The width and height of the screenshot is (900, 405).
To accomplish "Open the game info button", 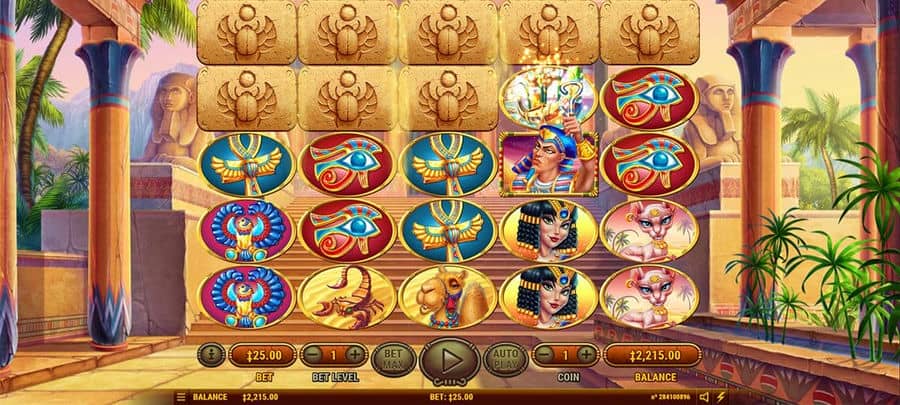I will tap(210, 354).
